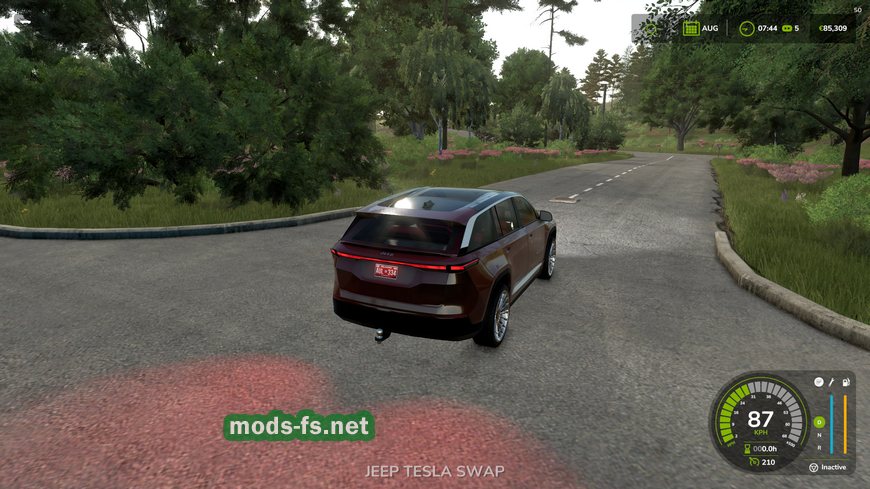The height and width of the screenshot is (489, 870).
Task: Select the D drive gear indicator
Action: pos(818,421)
